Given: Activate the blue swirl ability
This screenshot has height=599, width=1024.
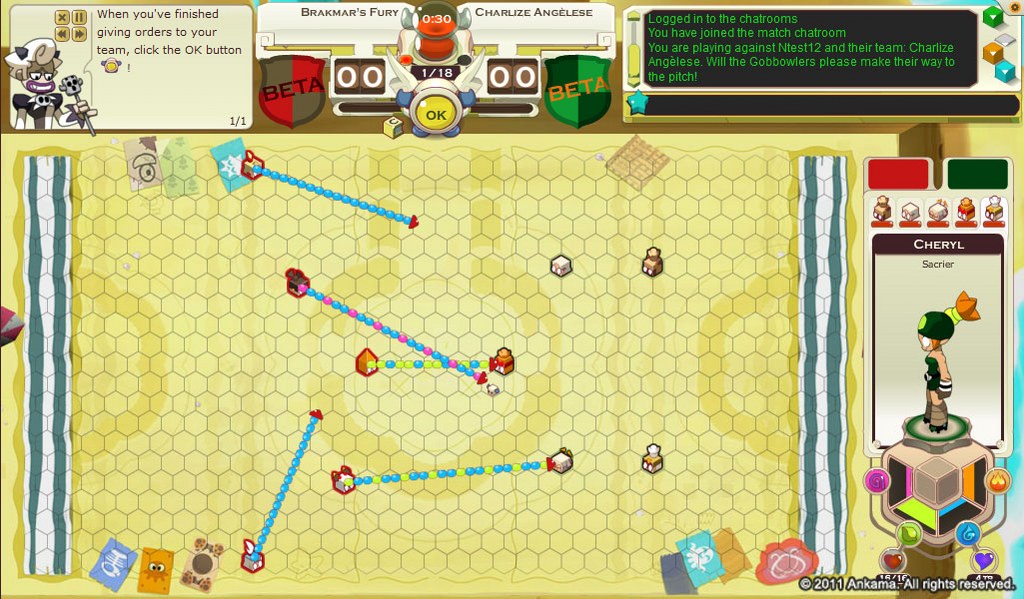Looking at the screenshot, I should pos(967,533).
